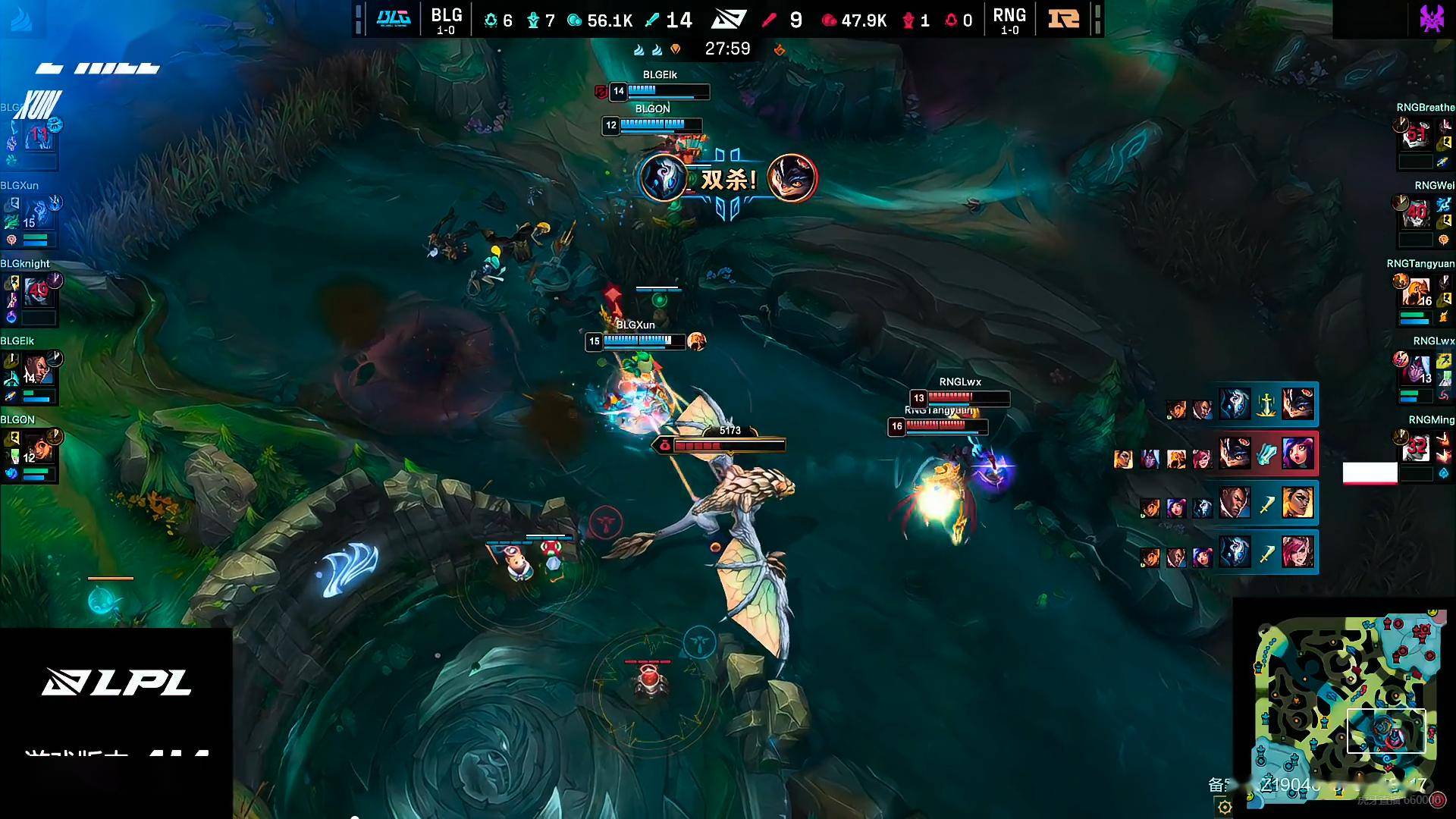1456x819 pixels.
Task: Select RNGWei's champion portrait
Action: point(1416,213)
